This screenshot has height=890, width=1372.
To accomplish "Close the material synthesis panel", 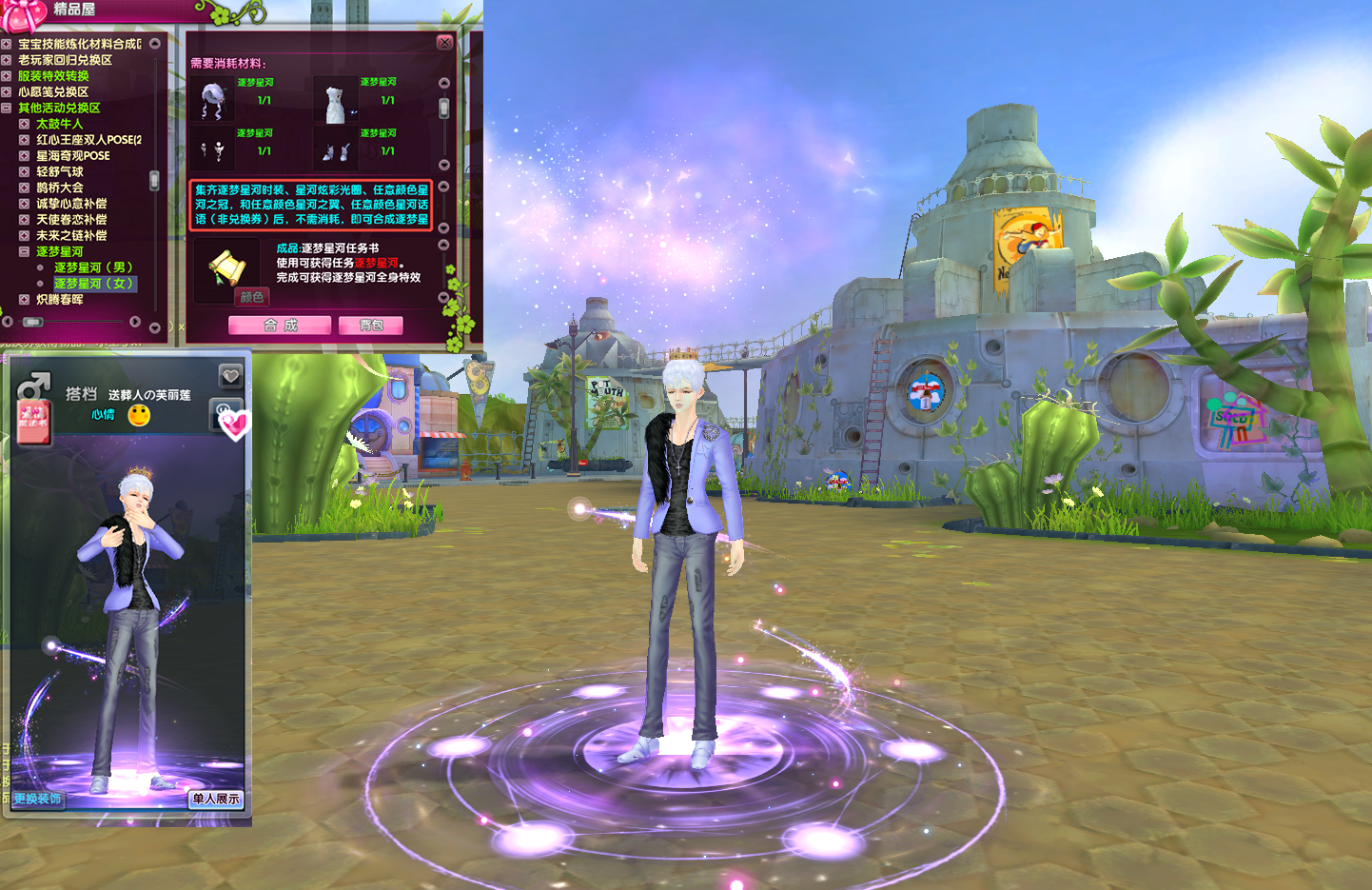I will pos(444,43).
